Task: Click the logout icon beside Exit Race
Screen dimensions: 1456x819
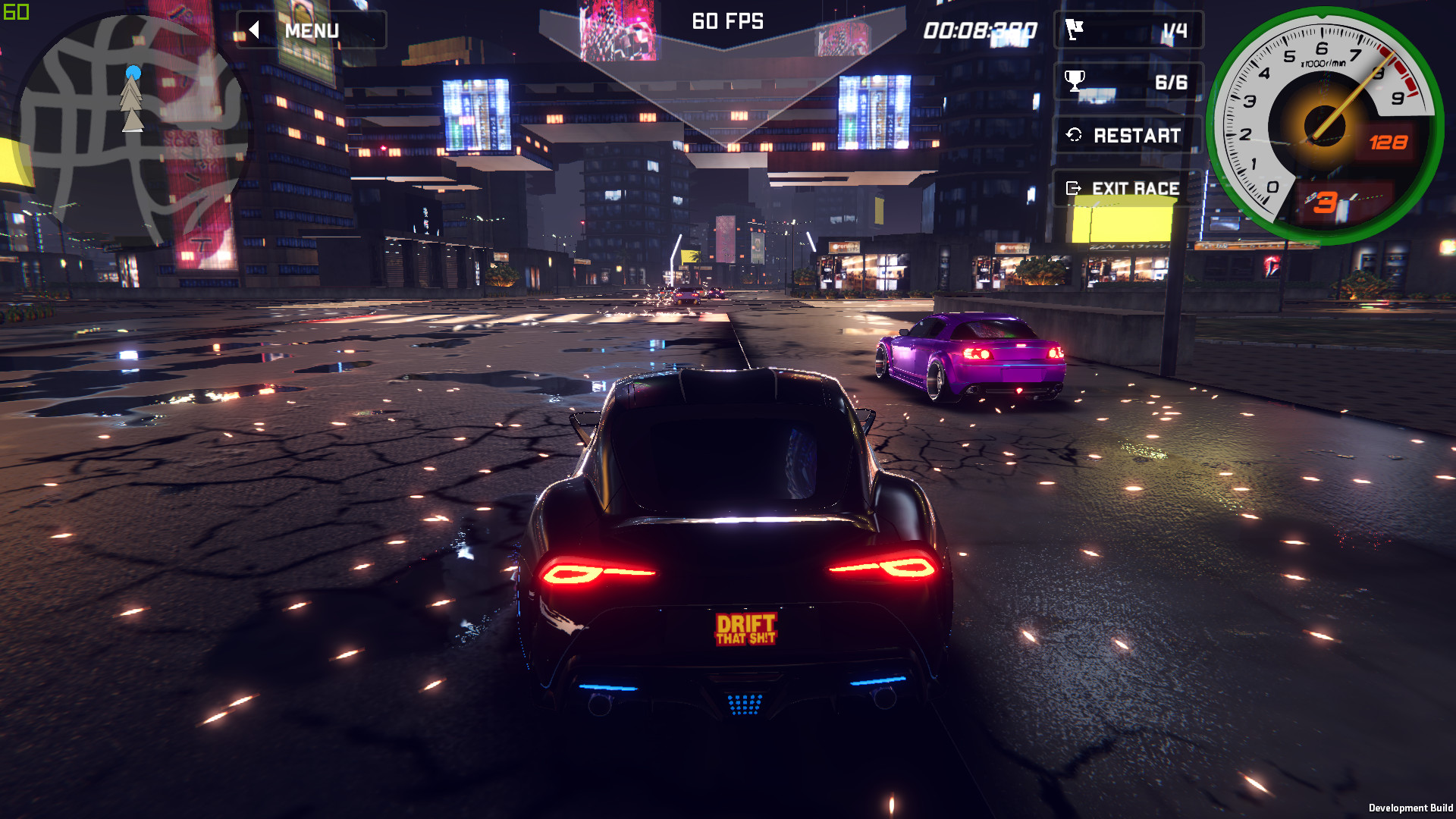Action: [1072, 189]
